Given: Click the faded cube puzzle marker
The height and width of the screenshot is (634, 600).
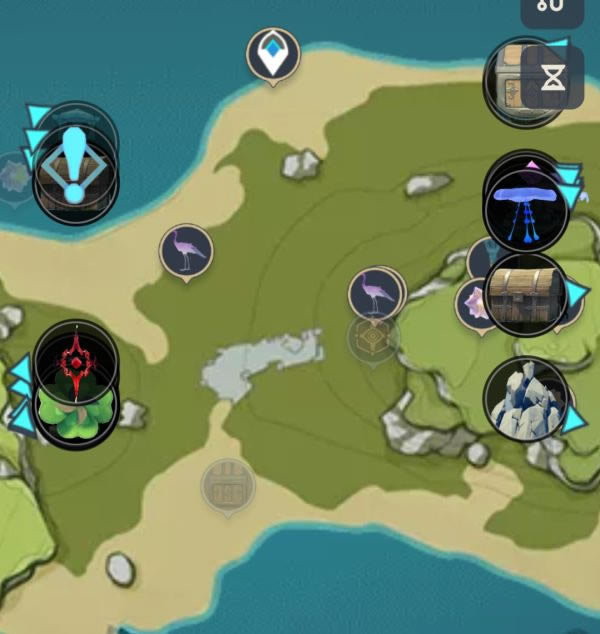Looking at the screenshot, I should coord(374,338).
